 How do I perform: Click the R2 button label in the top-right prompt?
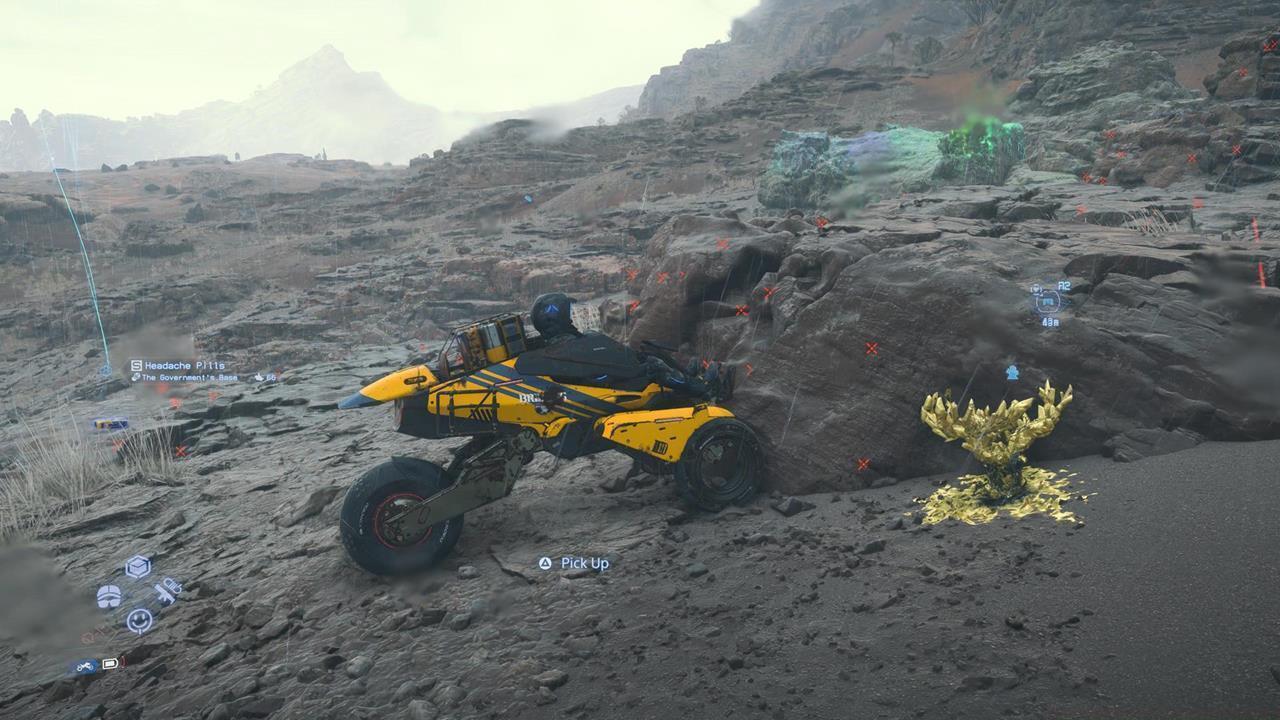point(1064,287)
